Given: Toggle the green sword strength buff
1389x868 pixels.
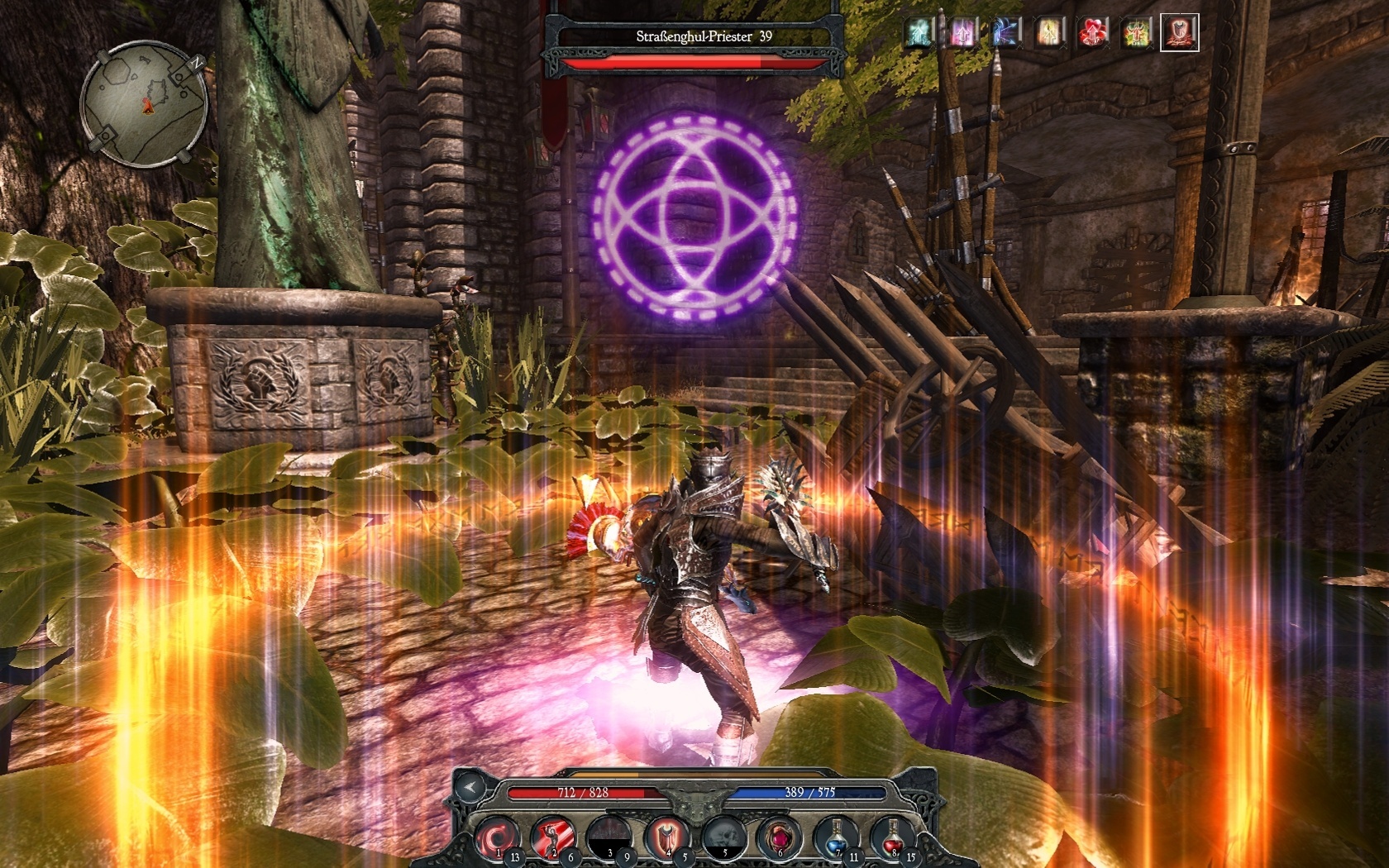Looking at the screenshot, I should [x=1137, y=33].
